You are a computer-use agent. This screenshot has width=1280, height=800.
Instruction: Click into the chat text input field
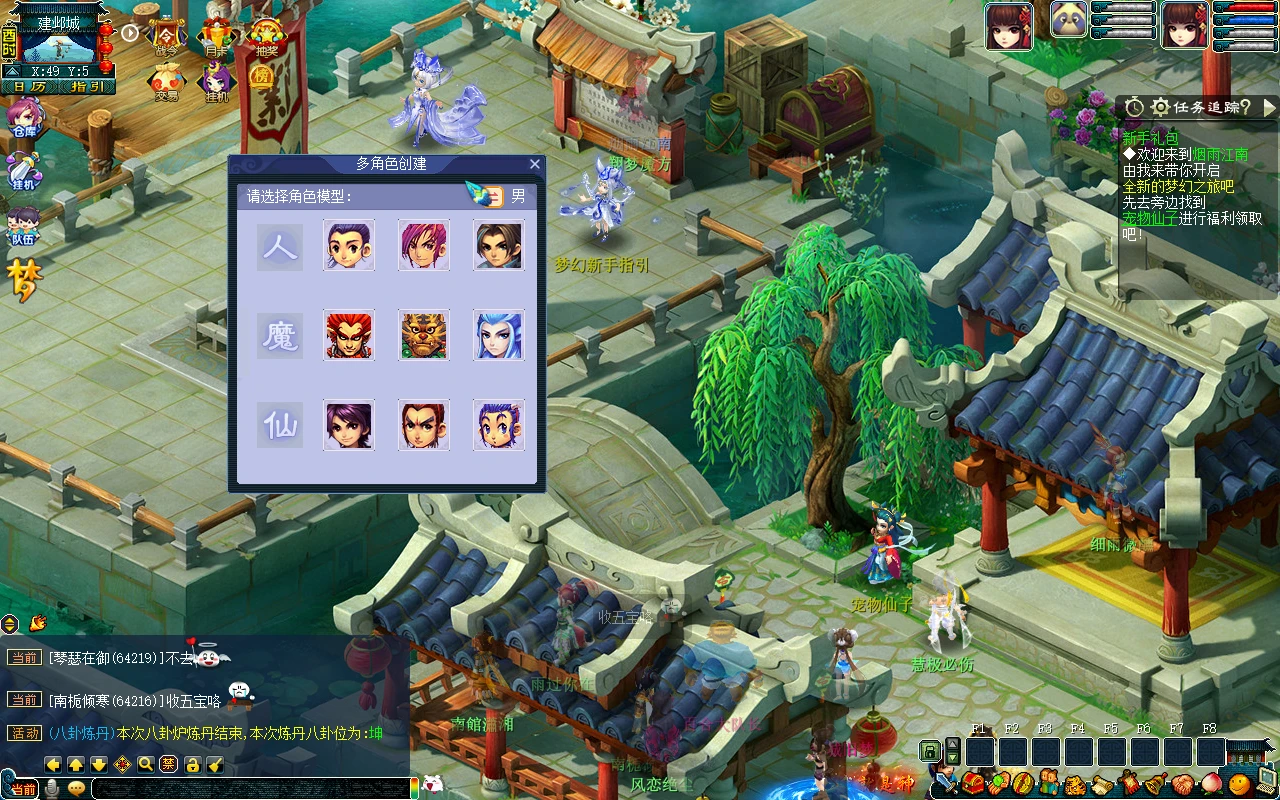pos(250,788)
